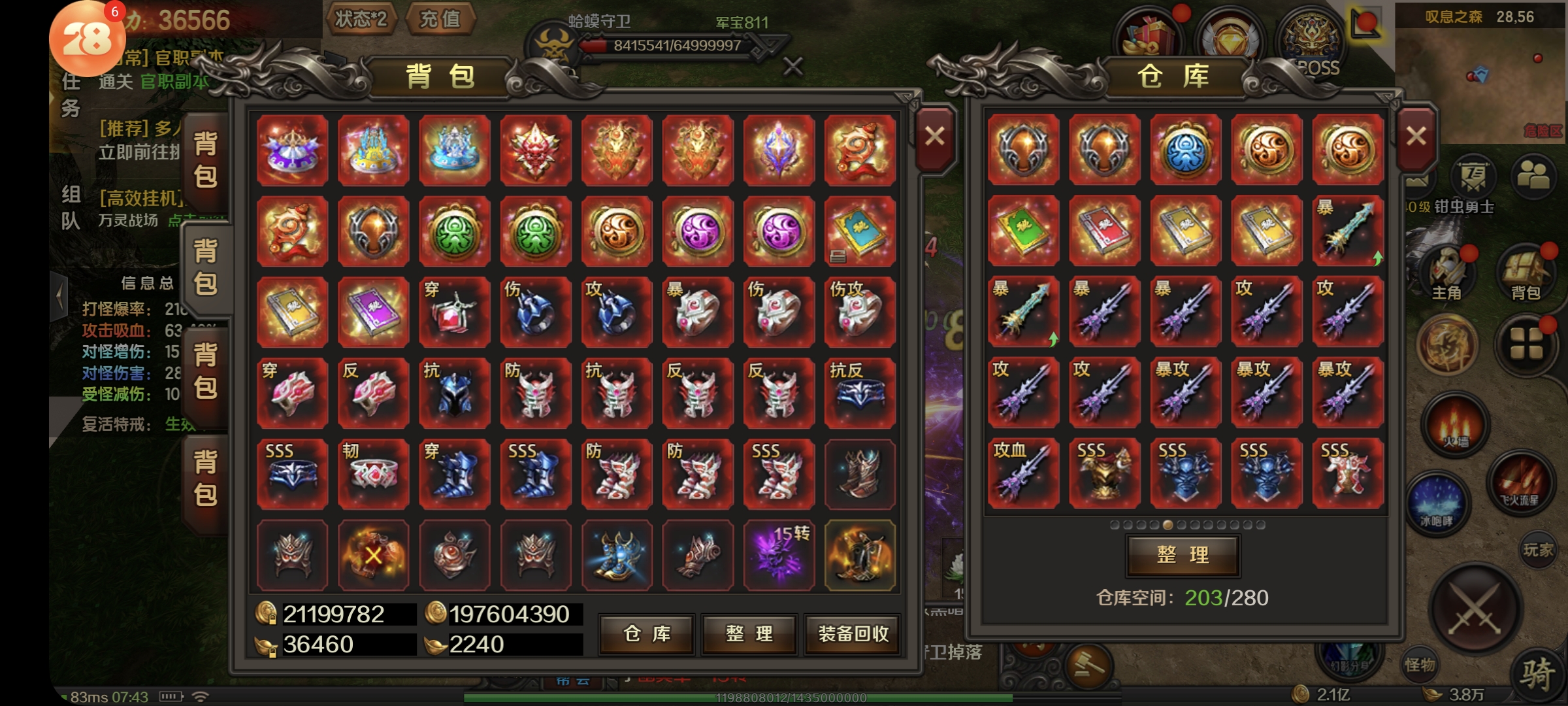Close the 仓库 warehouse panel

point(1416,137)
